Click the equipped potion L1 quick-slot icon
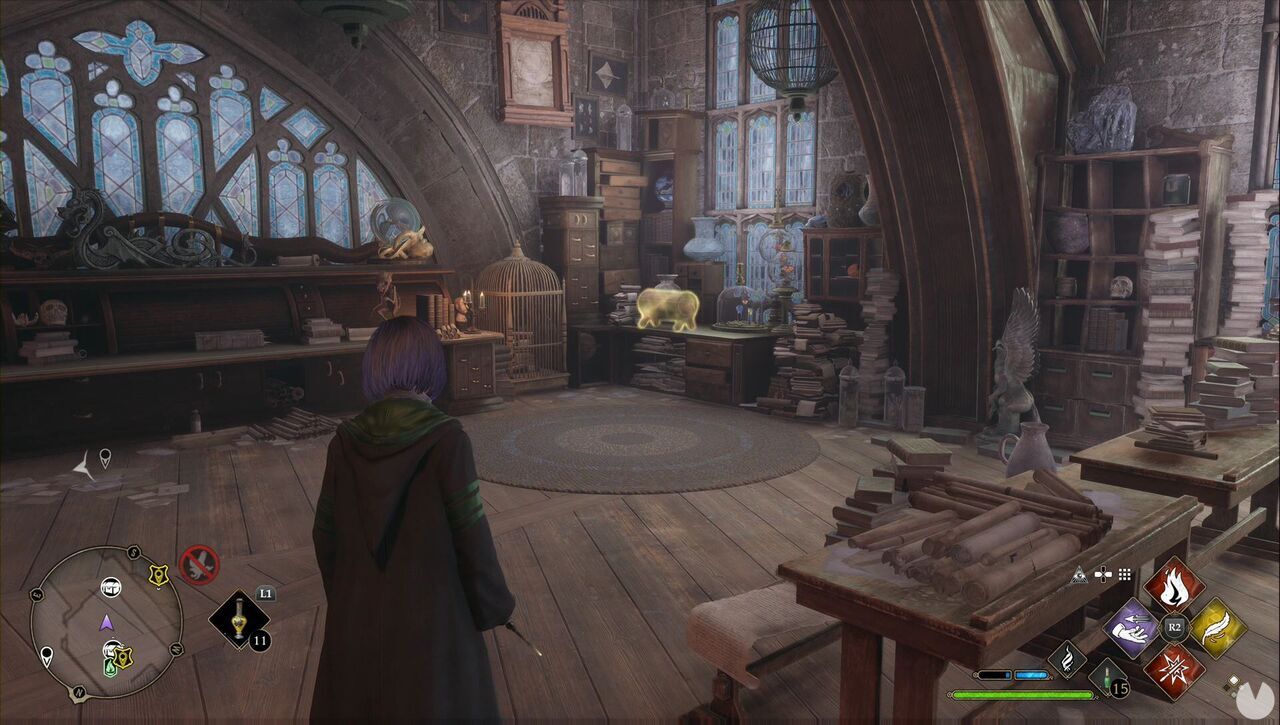1280x725 pixels. coord(239,619)
